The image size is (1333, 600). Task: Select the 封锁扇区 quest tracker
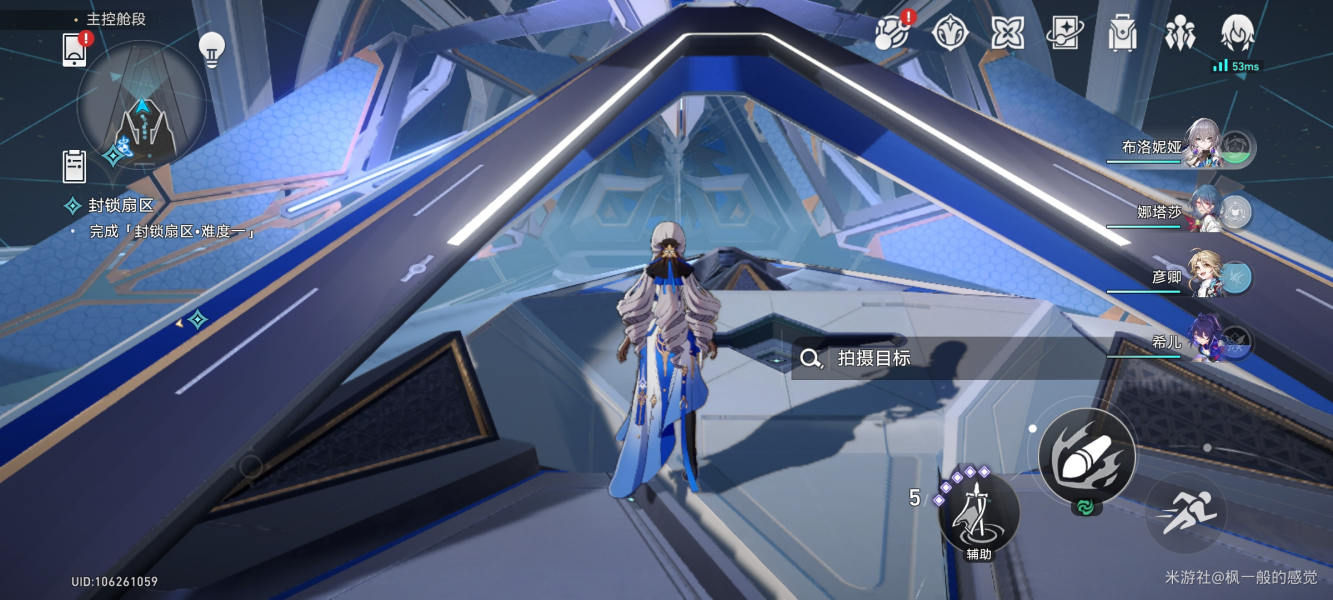tap(120, 206)
